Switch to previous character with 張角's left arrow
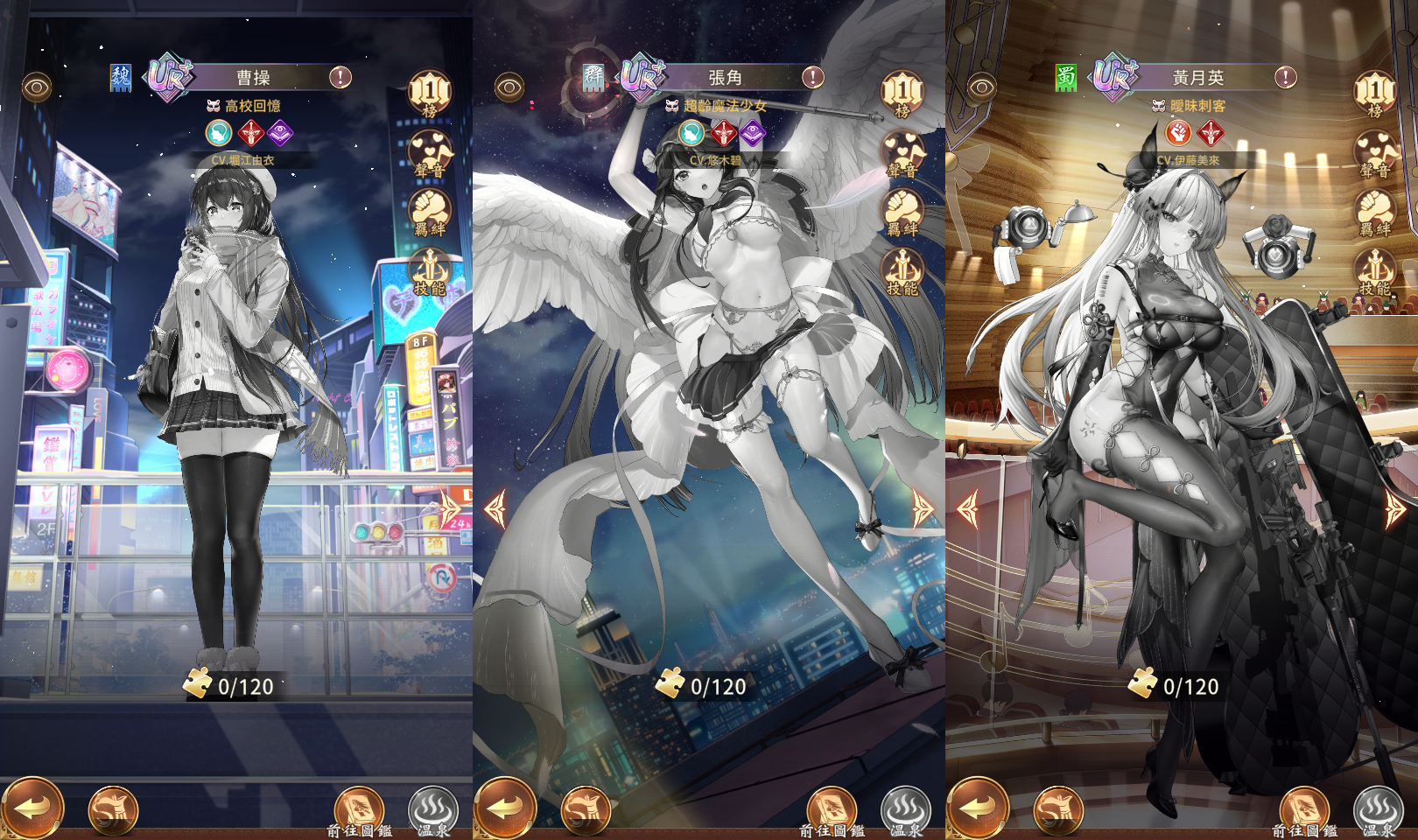Image resolution: width=1418 pixels, height=840 pixels. (495, 508)
